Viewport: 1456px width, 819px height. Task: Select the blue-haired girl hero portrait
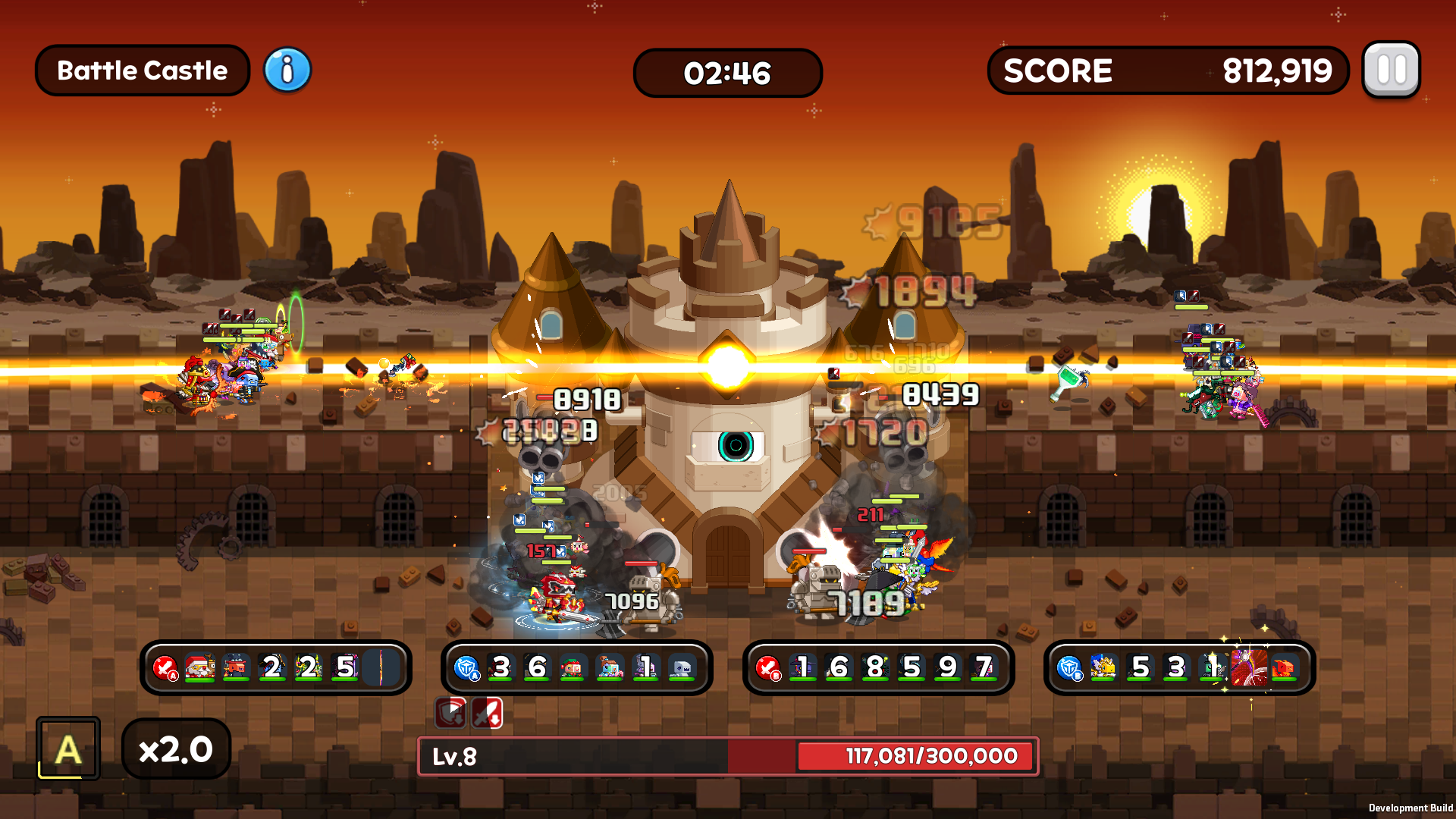click(610, 667)
